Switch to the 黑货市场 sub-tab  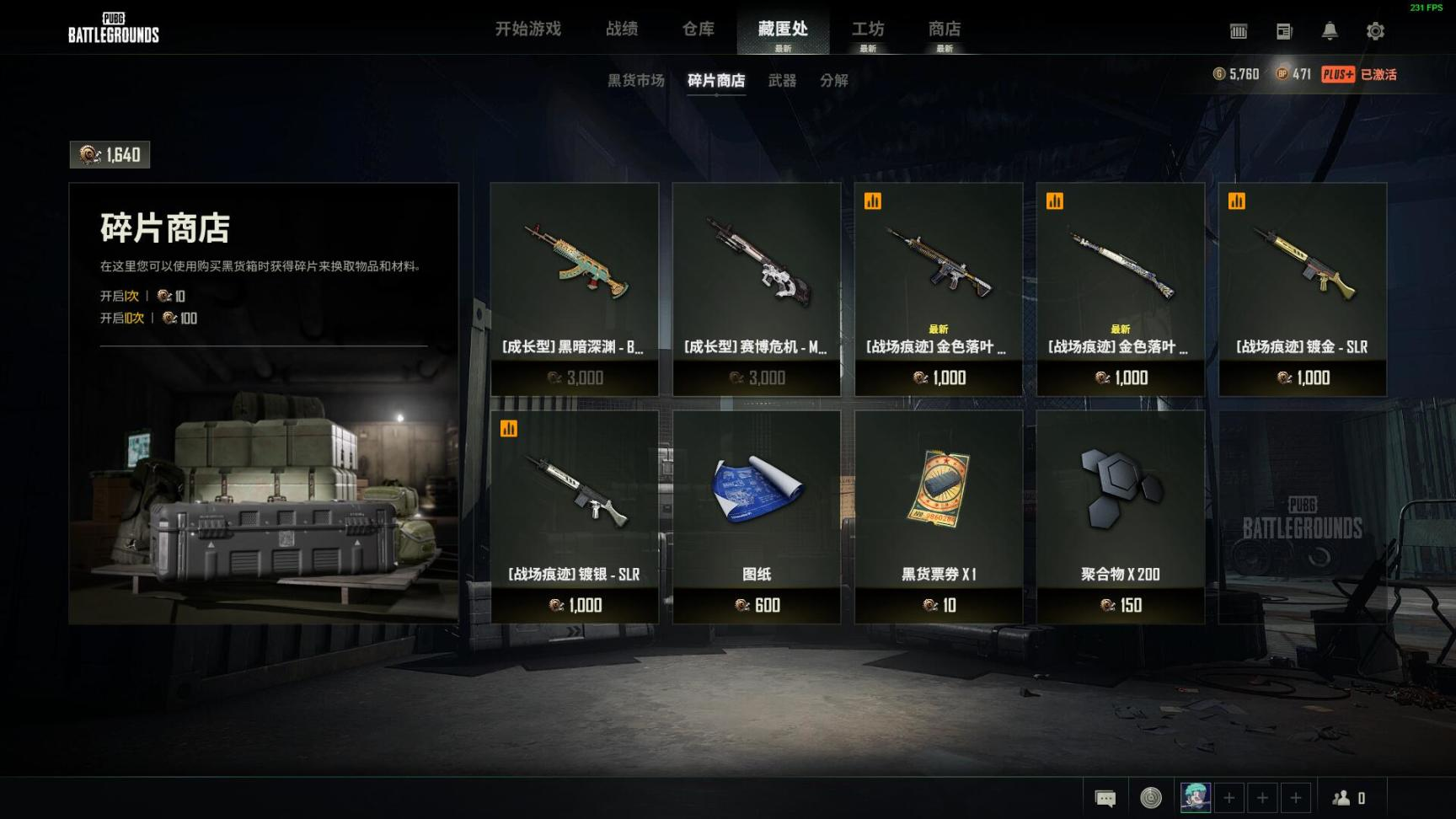636,81
